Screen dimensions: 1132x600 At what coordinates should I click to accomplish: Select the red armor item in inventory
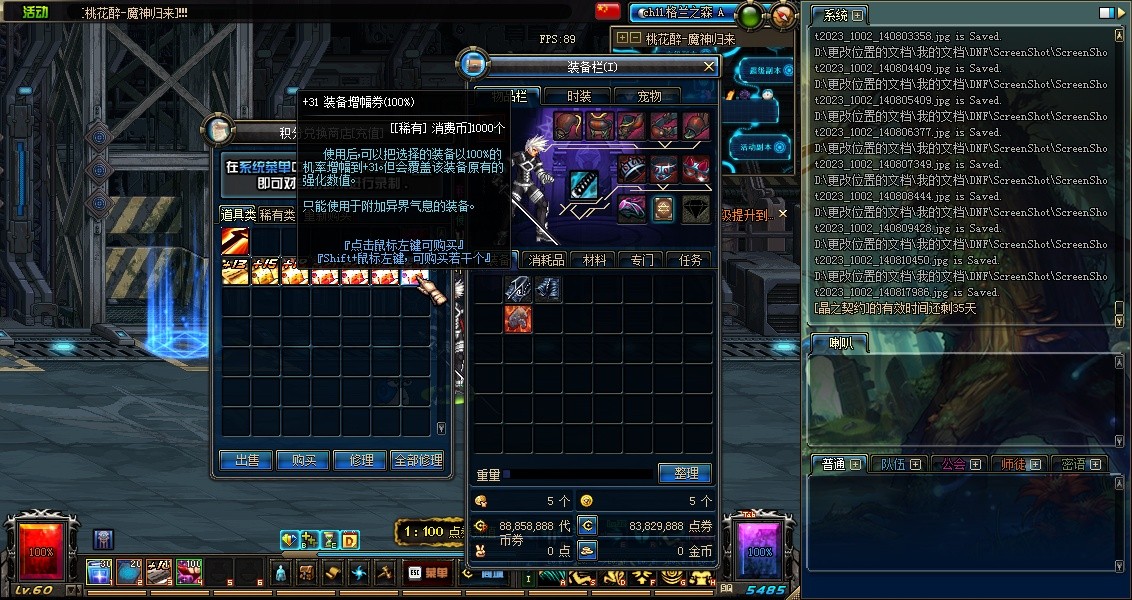click(518, 319)
